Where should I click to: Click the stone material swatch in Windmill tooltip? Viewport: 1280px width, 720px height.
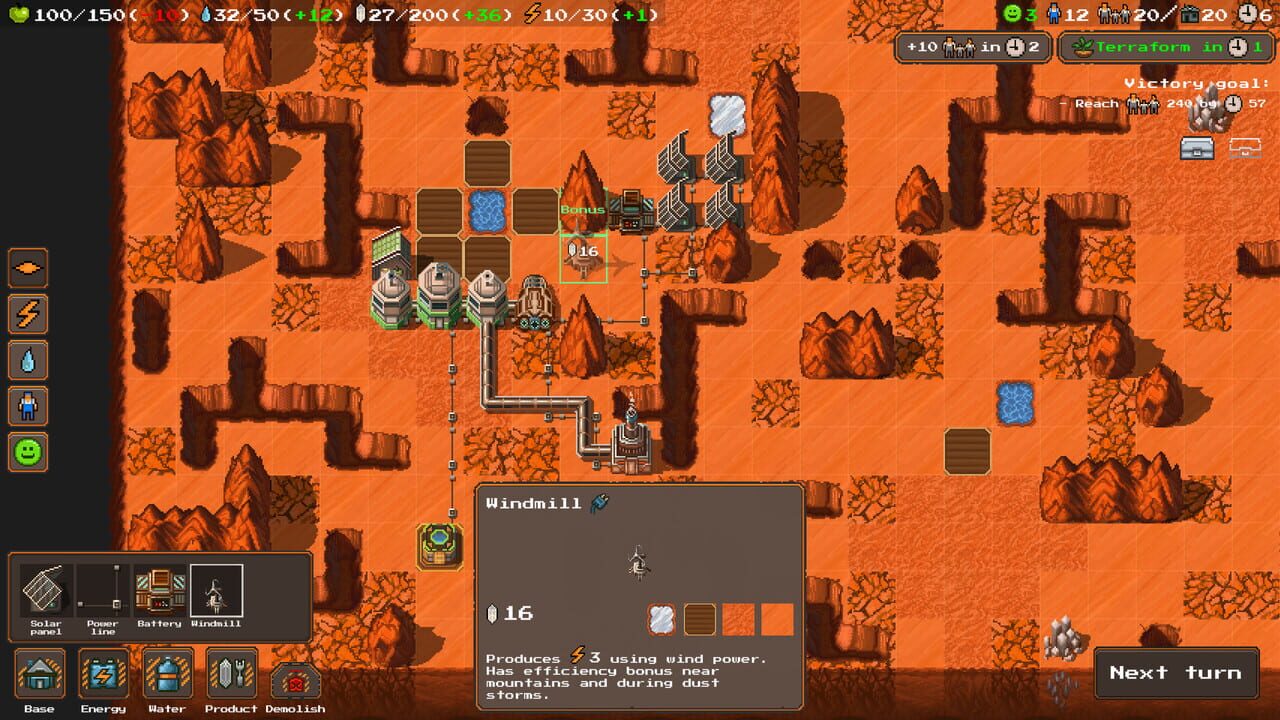tap(659, 620)
